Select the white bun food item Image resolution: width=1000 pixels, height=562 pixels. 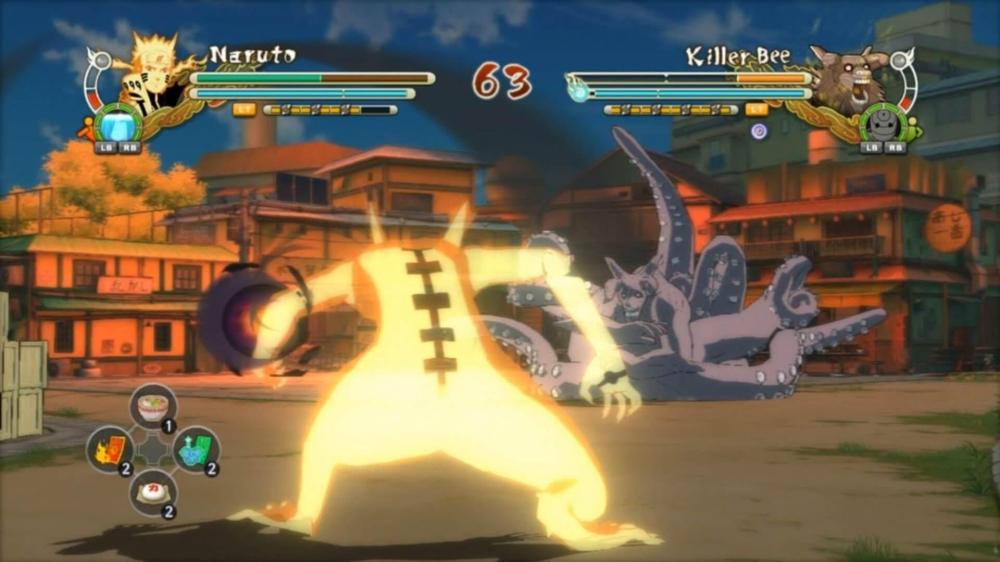click(x=153, y=492)
